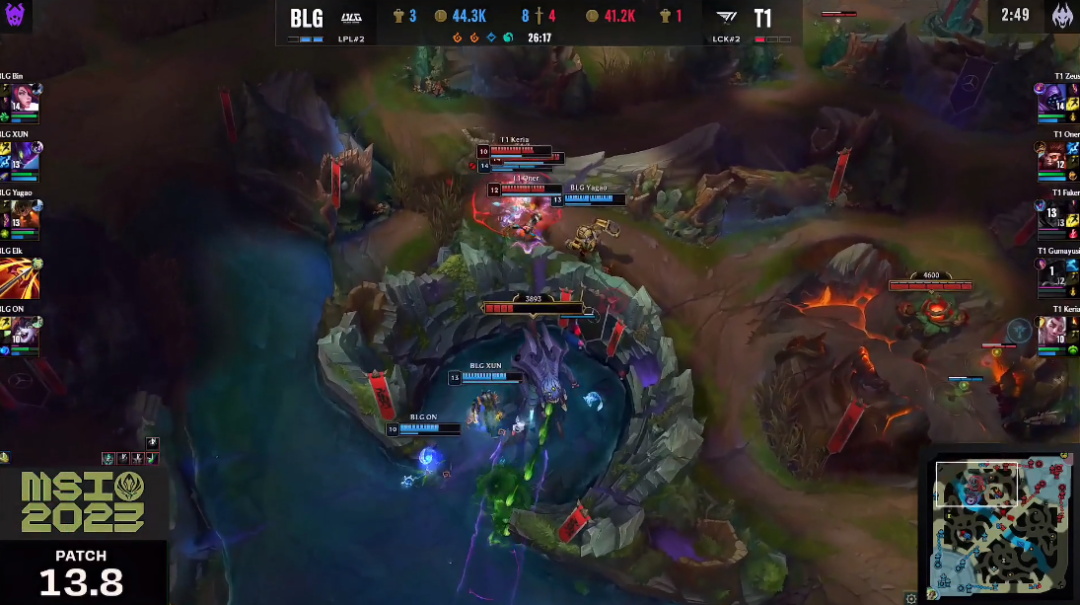Select BLG Bin's champion portrait

click(26, 99)
